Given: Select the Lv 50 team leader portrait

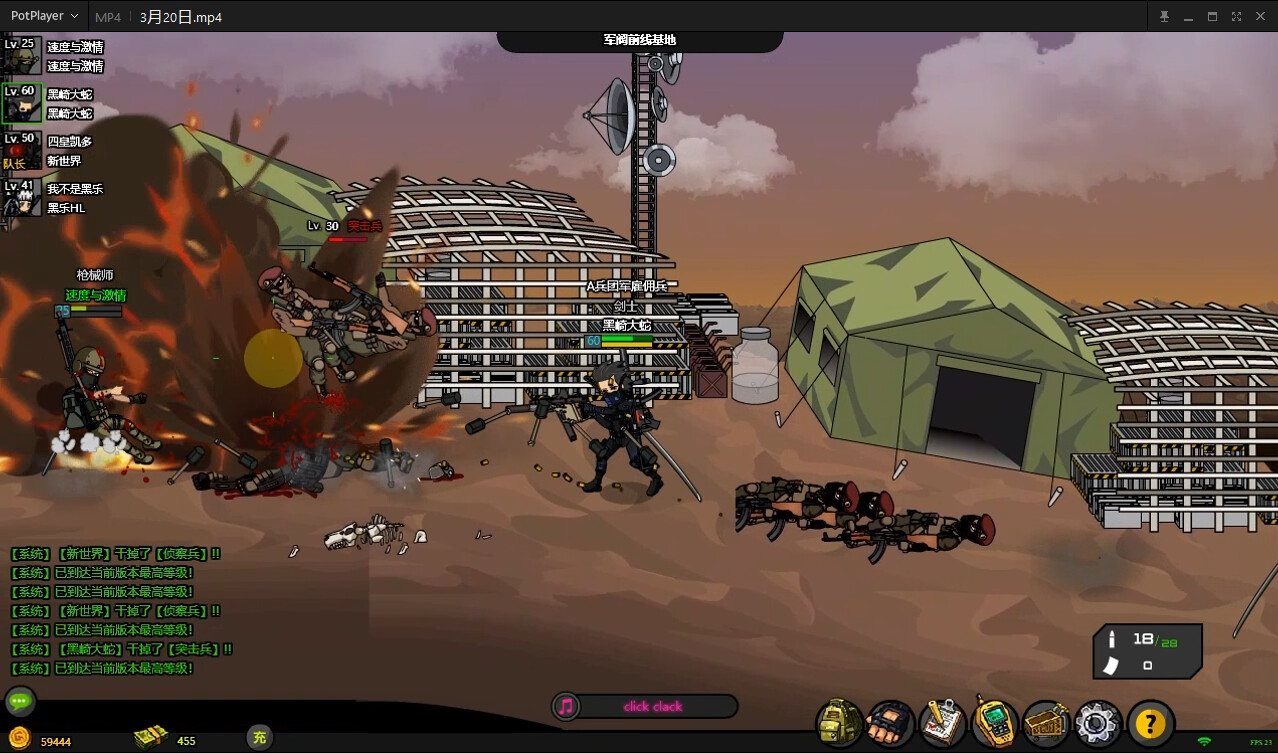Looking at the screenshot, I should [x=21, y=151].
